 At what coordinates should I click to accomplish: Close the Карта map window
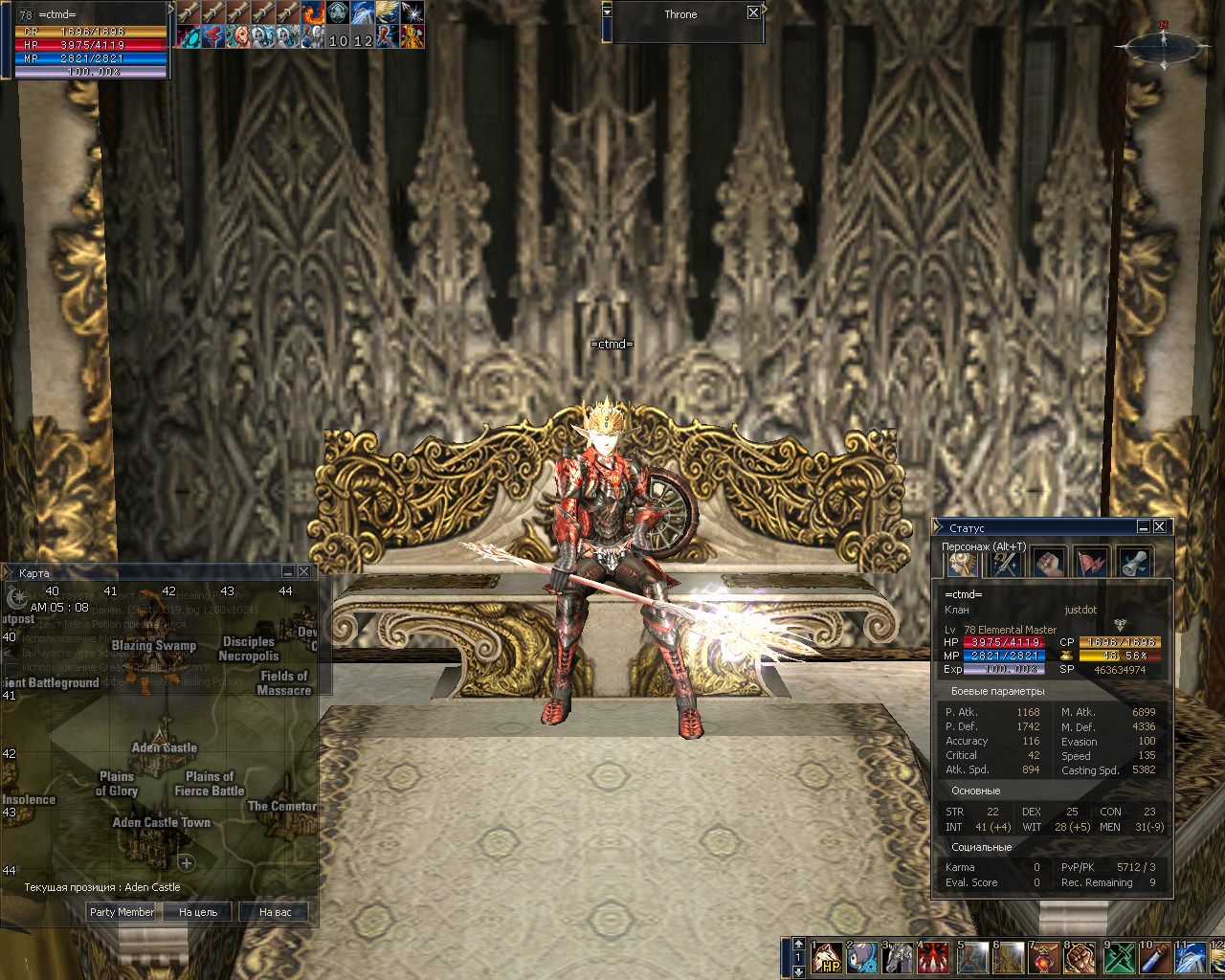click(x=303, y=572)
